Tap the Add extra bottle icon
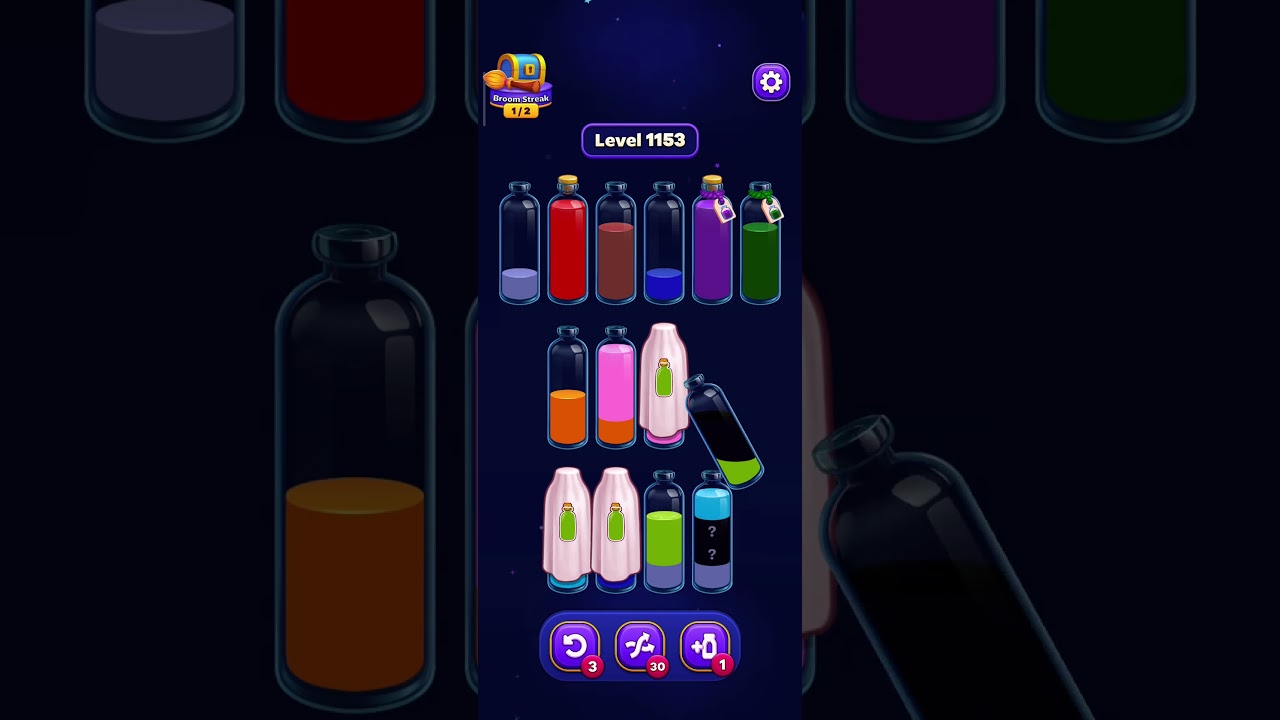Image resolution: width=1280 pixels, height=720 pixels. click(x=705, y=646)
